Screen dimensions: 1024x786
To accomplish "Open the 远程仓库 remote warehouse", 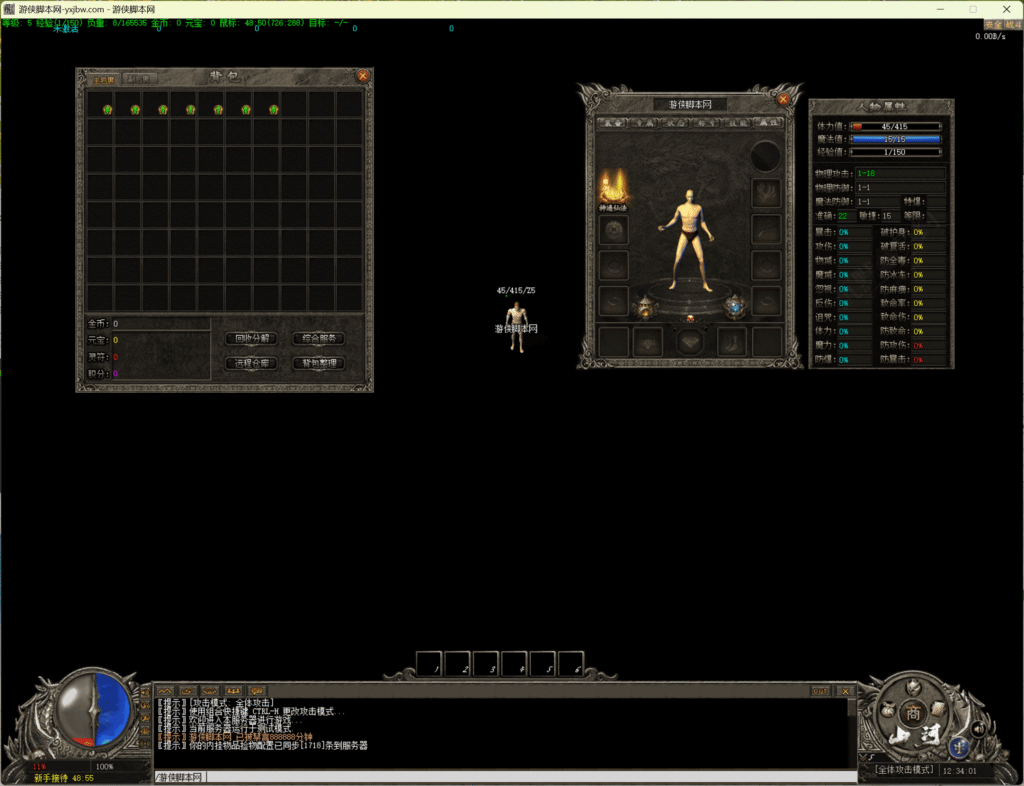I will pyautogui.click(x=251, y=363).
